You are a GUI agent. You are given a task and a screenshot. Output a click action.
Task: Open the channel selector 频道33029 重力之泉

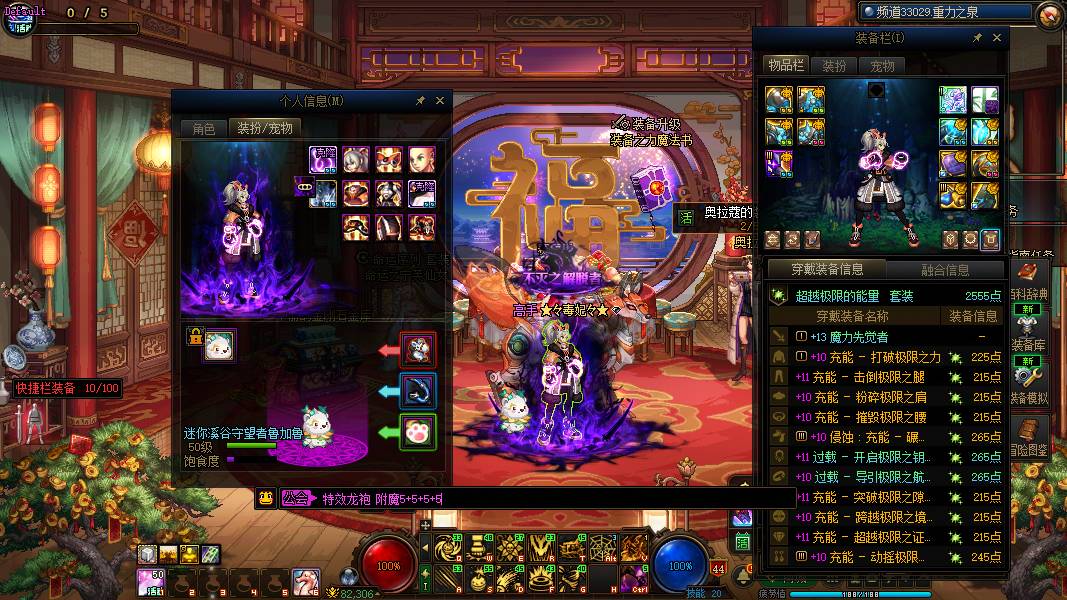(946, 12)
